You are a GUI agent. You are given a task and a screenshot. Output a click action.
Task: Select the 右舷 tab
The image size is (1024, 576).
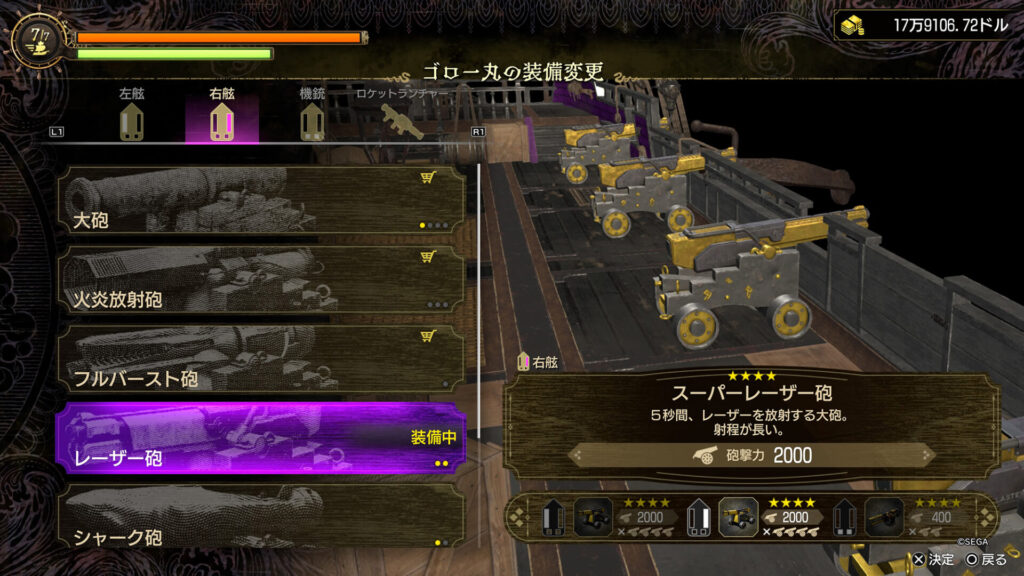pos(222,116)
